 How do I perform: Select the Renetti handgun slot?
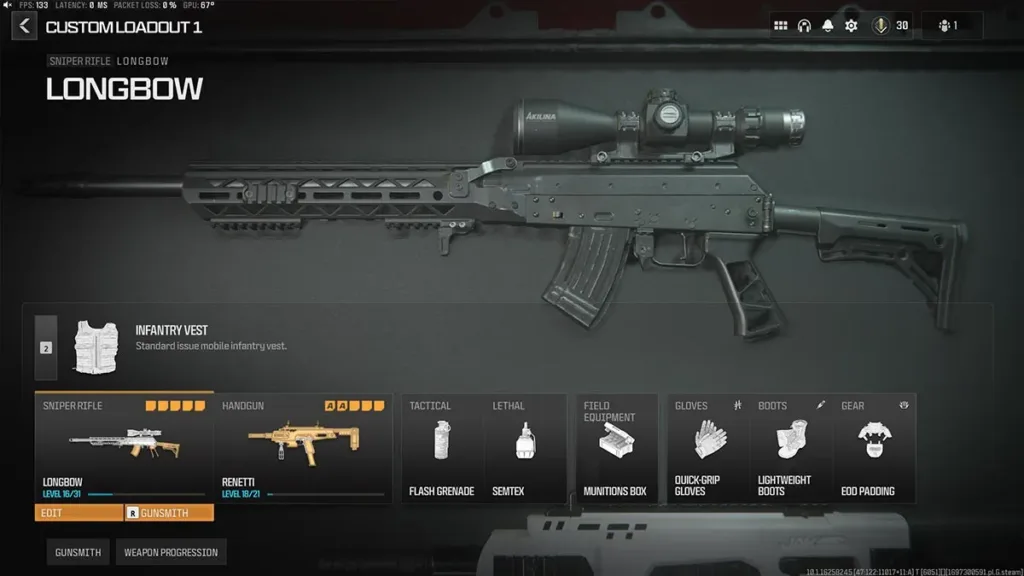point(303,445)
